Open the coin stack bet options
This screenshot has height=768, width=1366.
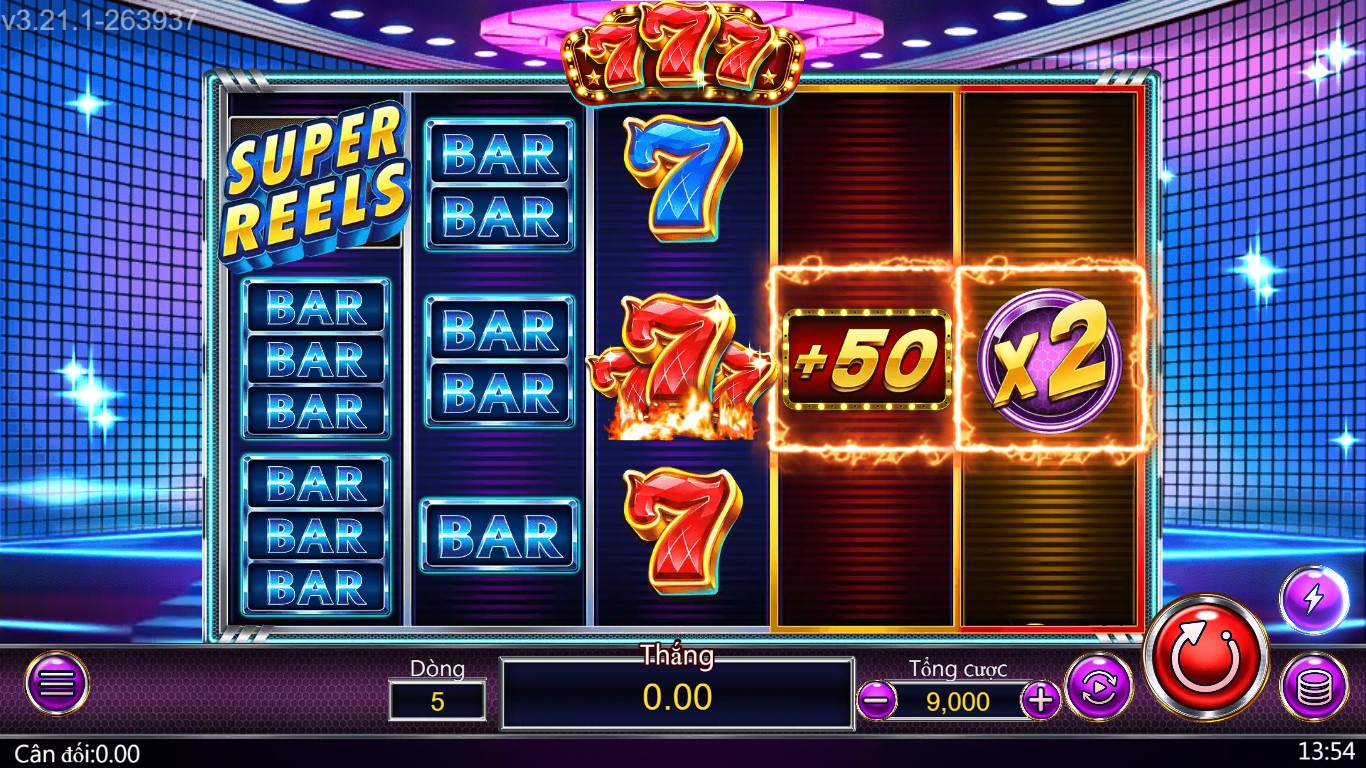tap(1313, 686)
